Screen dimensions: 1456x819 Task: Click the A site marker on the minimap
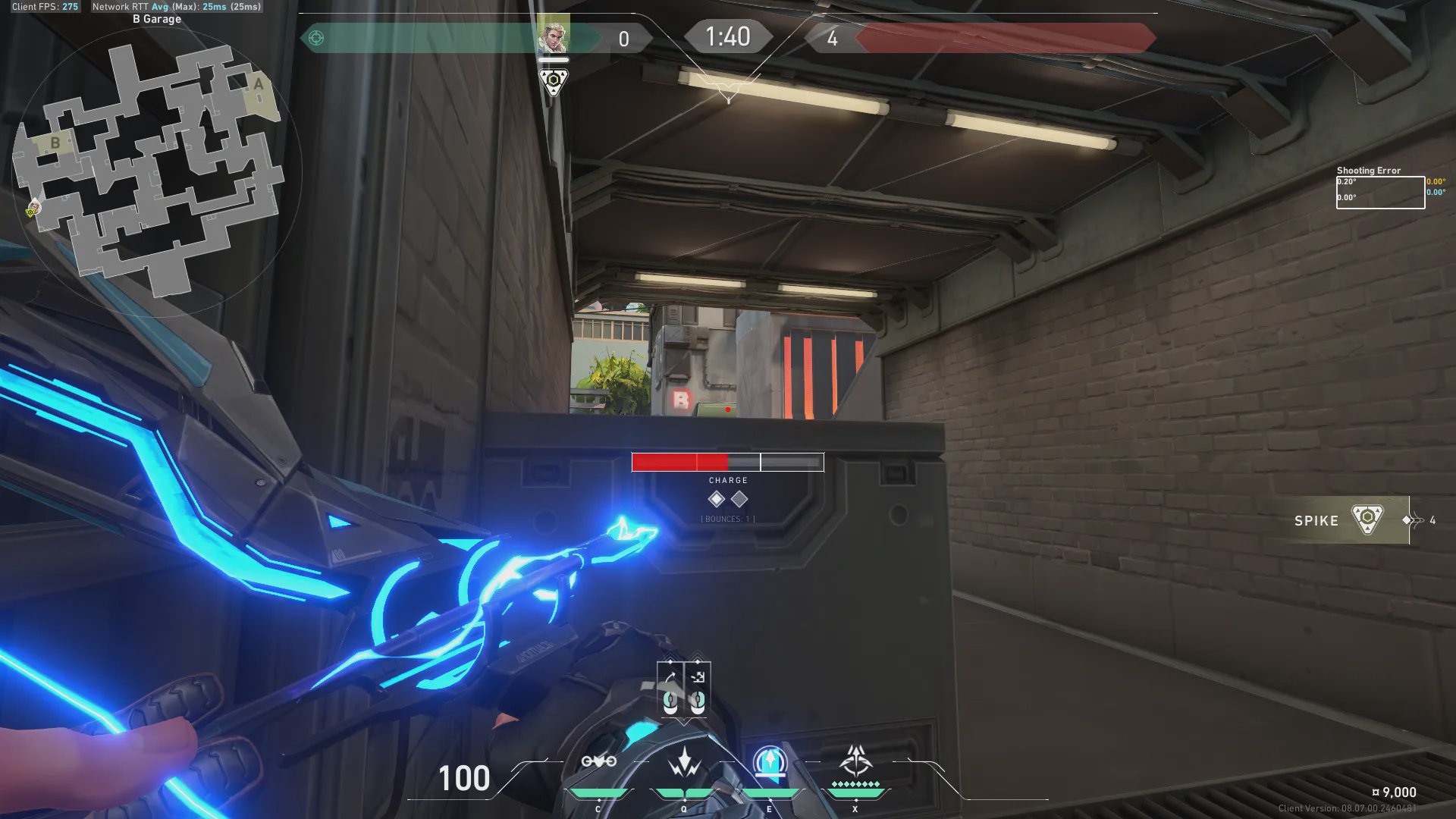(x=259, y=84)
